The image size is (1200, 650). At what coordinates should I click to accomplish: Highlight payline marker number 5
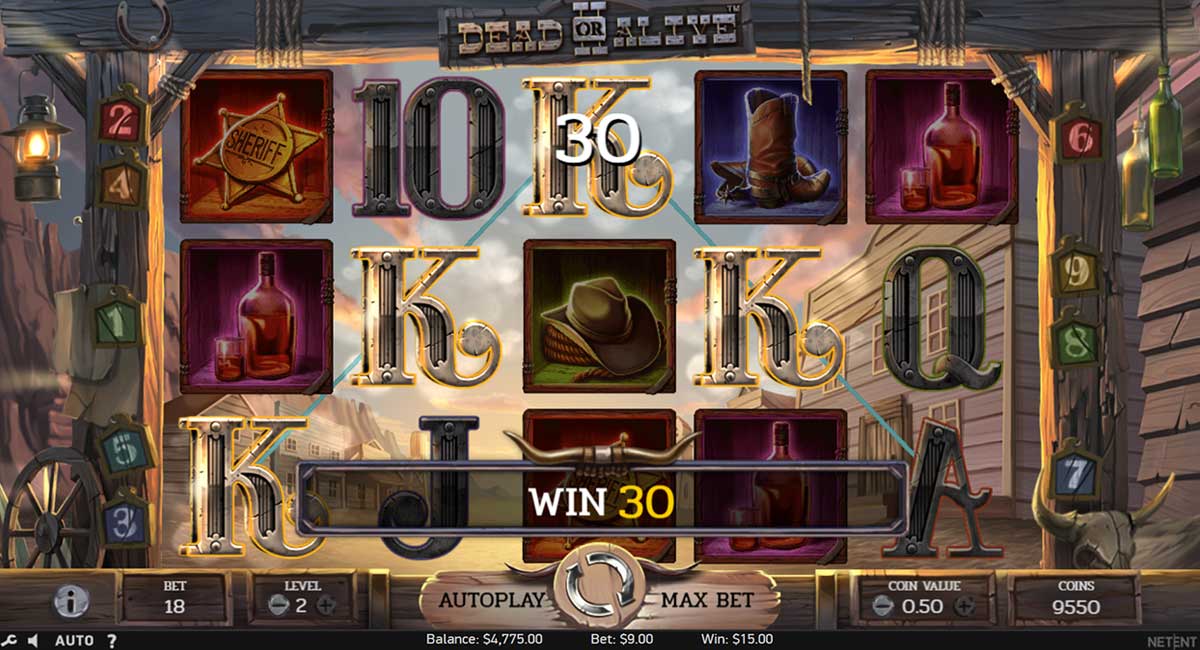pos(123,451)
